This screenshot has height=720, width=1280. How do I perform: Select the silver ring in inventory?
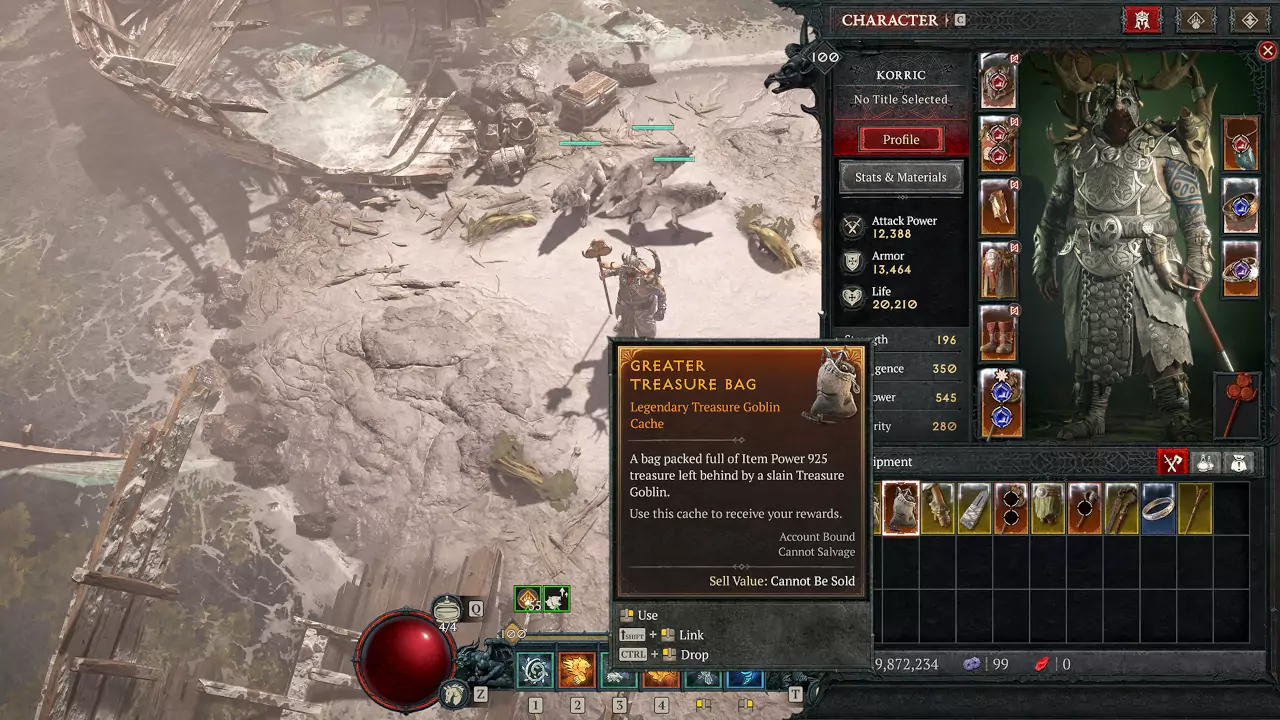coord(1158,508)
